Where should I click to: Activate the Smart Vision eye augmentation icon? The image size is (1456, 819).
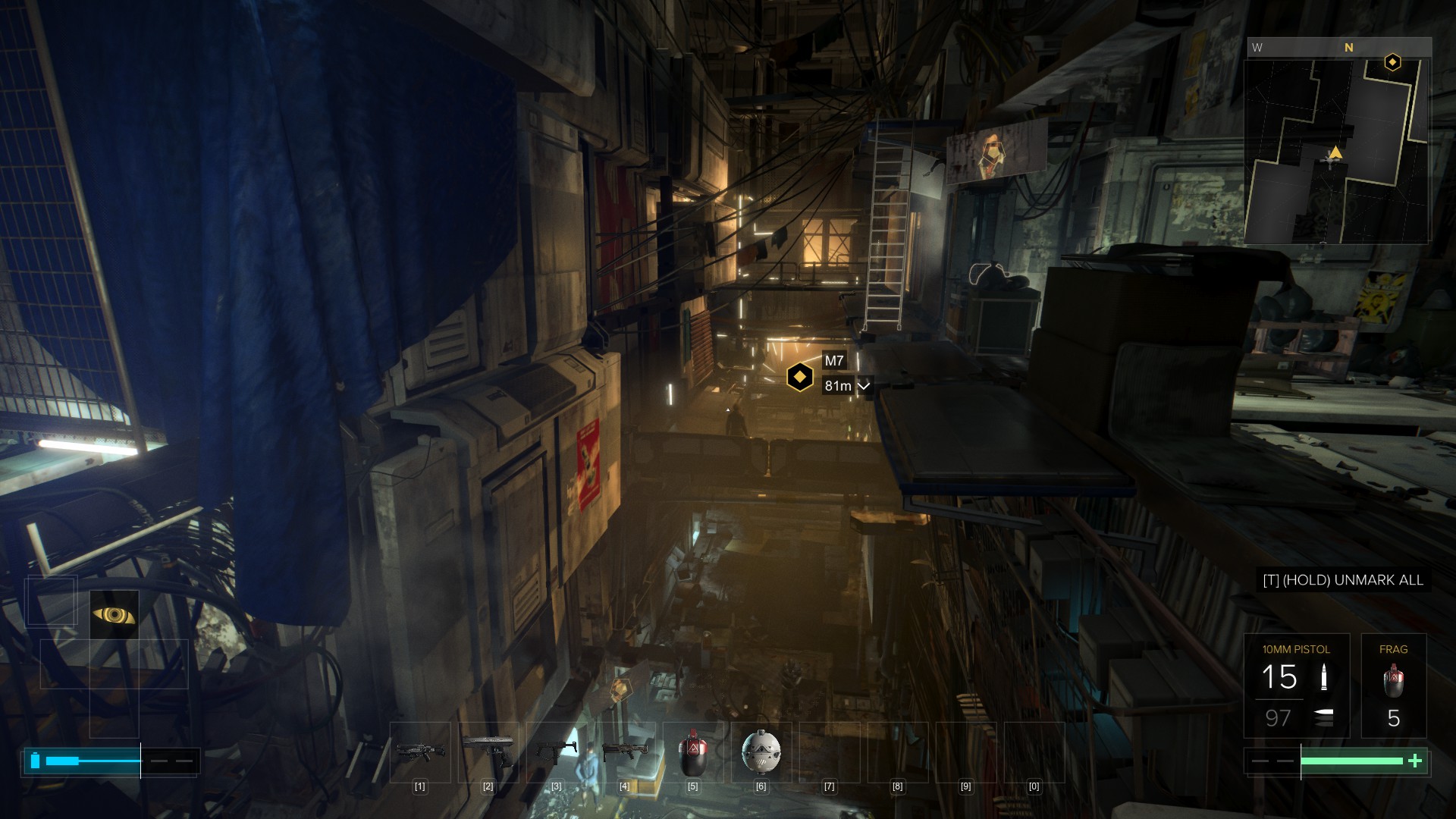point(115,614)
